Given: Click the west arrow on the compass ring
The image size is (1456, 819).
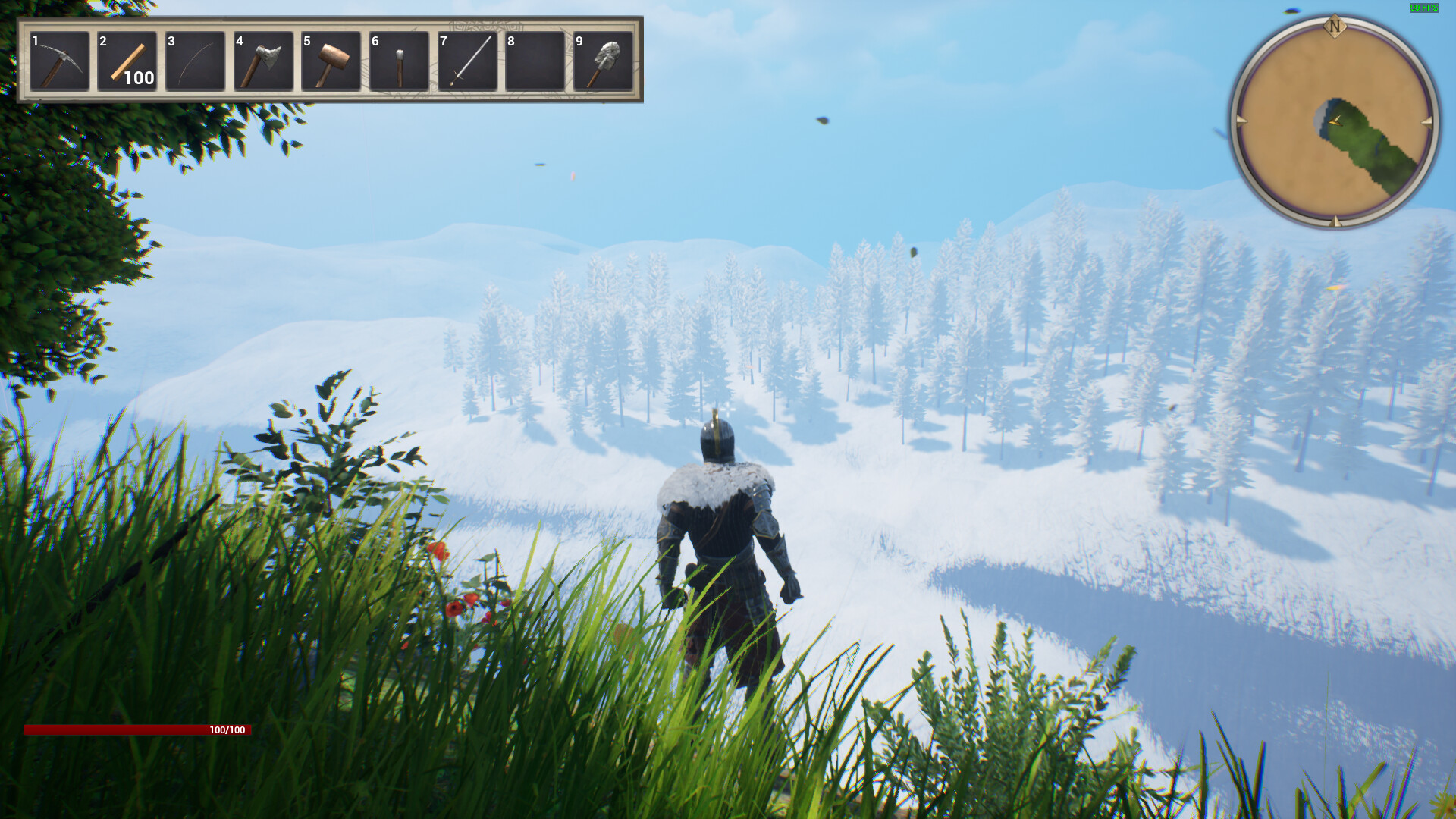Looking at the screenshot, I should 1241,119.
